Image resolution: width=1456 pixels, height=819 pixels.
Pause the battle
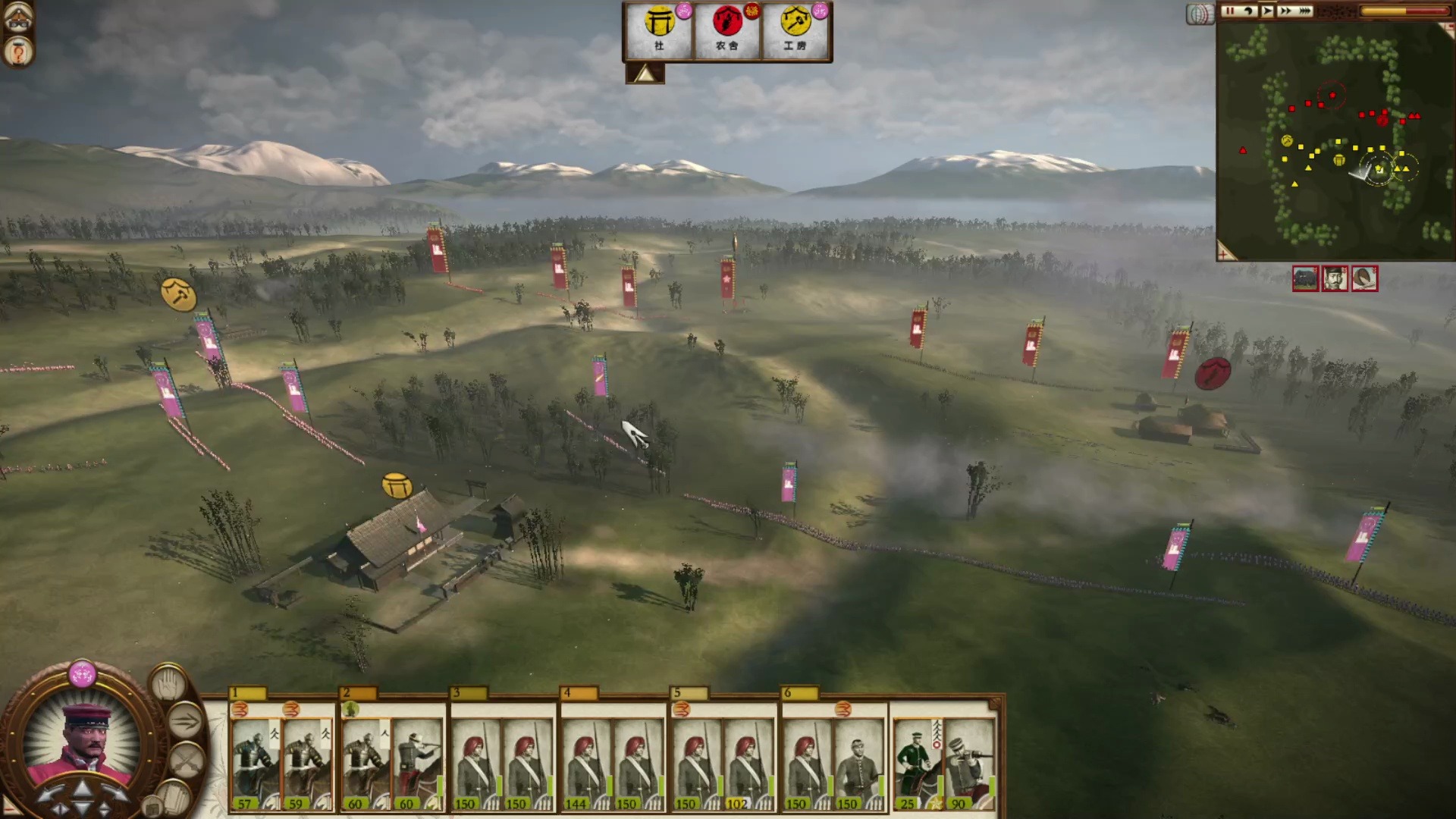(x=1228, y=11)
